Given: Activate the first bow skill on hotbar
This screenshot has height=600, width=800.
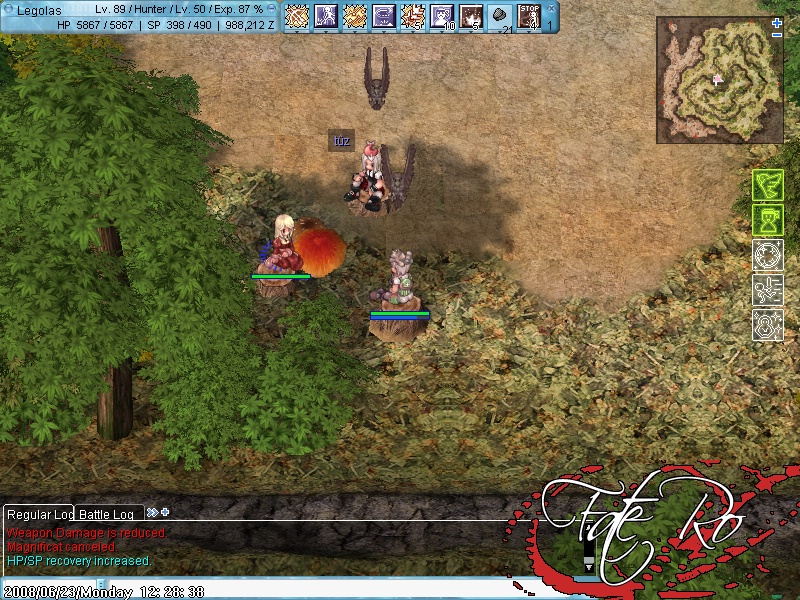Looking at the screenshot, I should pos(297,16).
